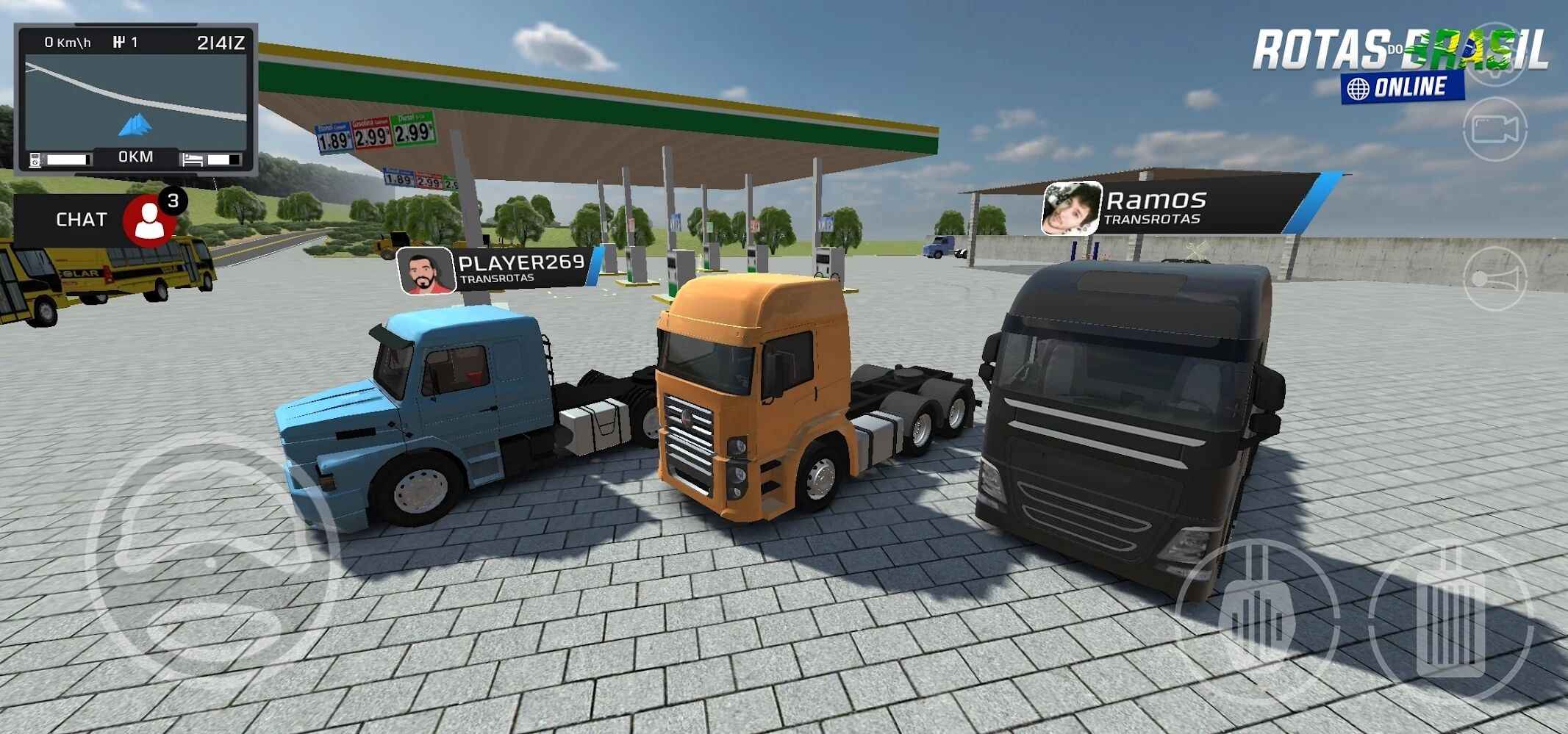
Task: Click the red player list icon with badge
Action: 150,220
